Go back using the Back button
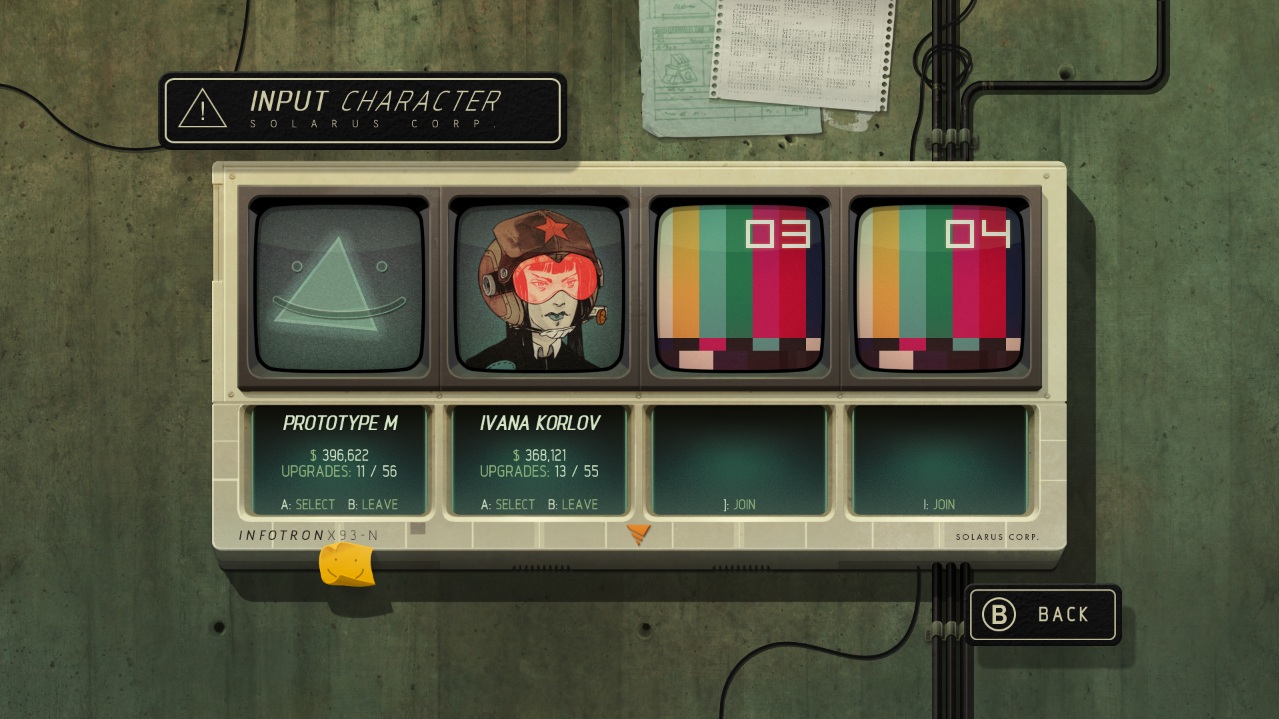 click(1044, 614)
